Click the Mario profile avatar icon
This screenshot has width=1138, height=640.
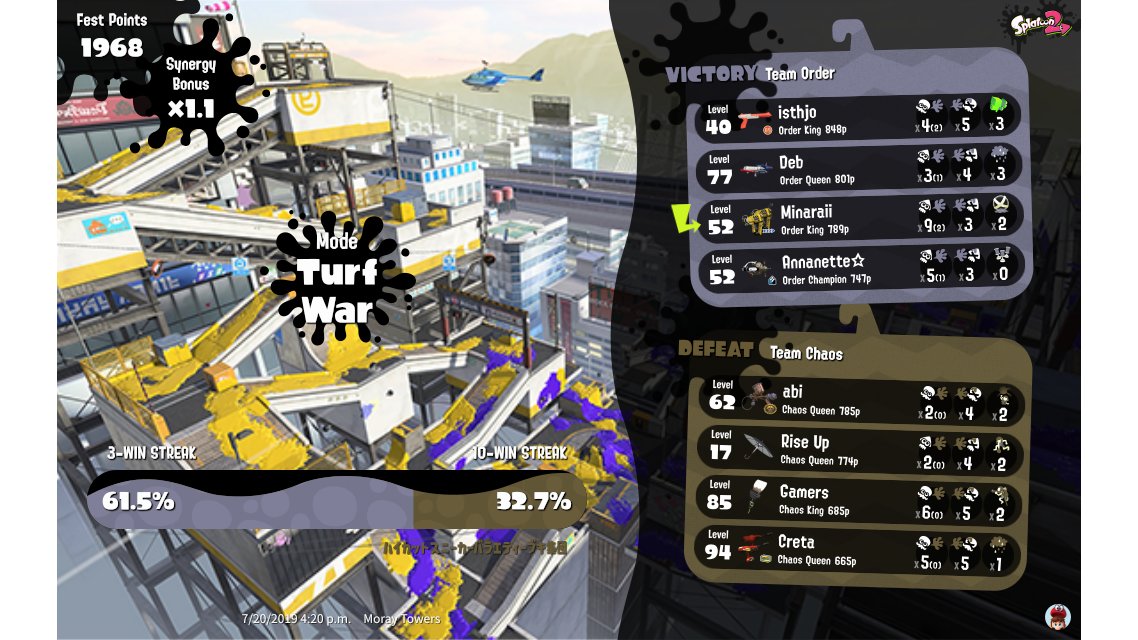click(1057, 616)
